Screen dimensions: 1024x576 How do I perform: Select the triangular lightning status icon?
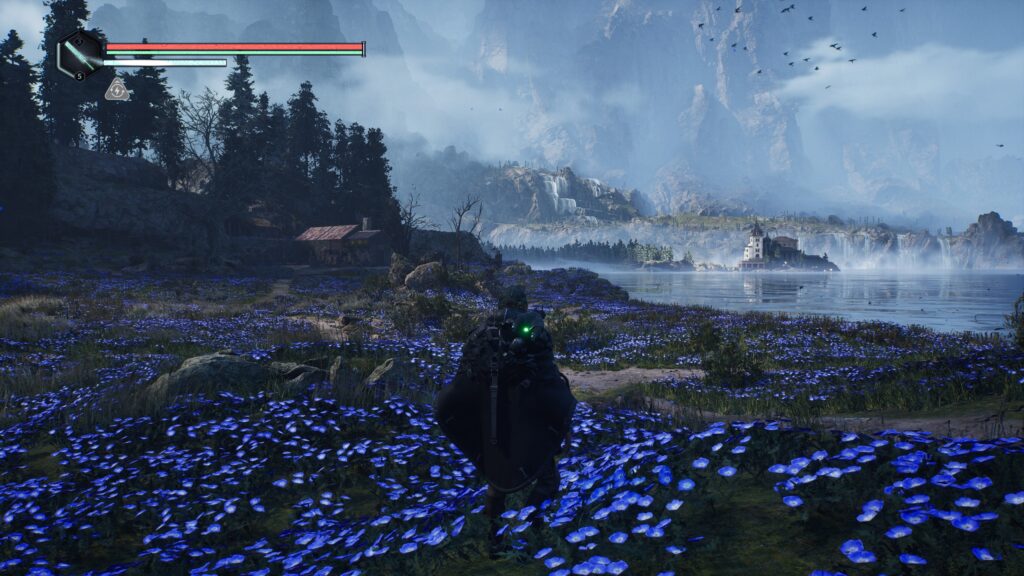[x=116, y=90]
